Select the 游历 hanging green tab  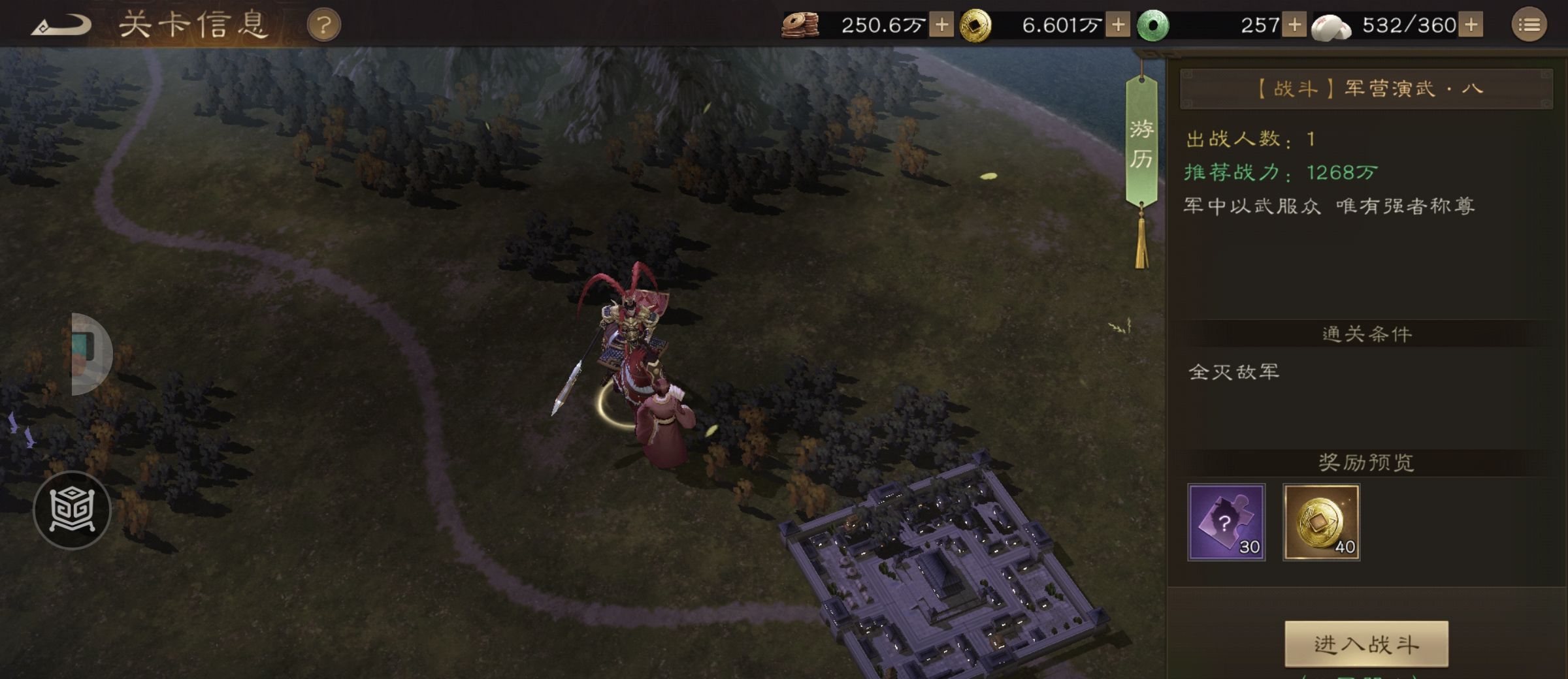click(x=1141, y=144)
